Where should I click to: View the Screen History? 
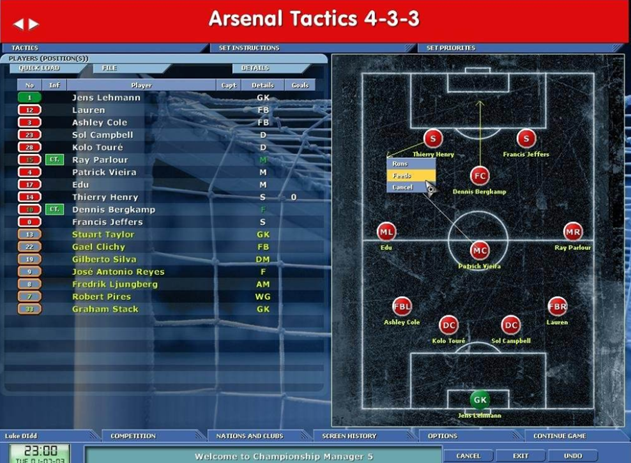click(349, 436)
